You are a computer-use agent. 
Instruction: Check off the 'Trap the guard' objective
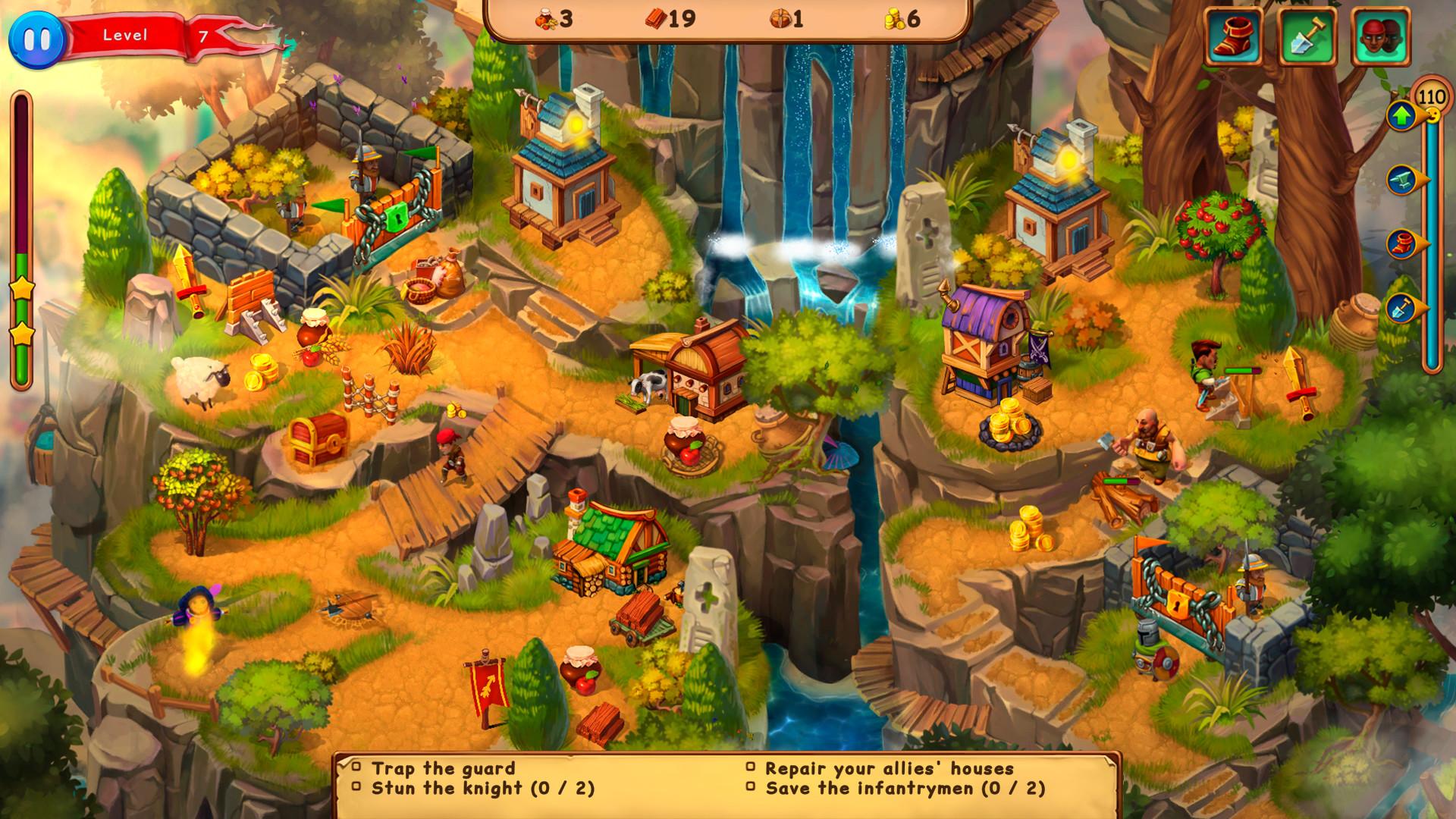(x=358, y=767)
